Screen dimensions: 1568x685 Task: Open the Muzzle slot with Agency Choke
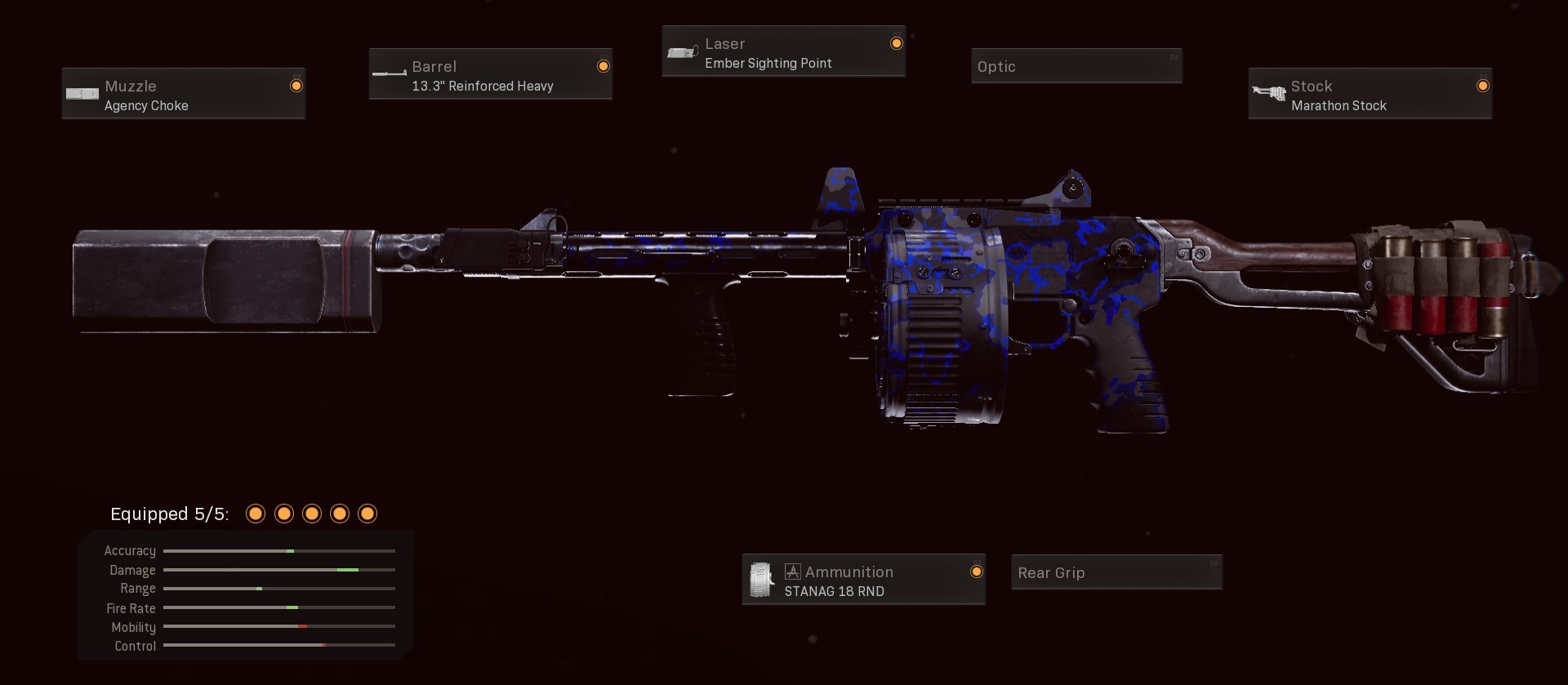click(183, 94)
